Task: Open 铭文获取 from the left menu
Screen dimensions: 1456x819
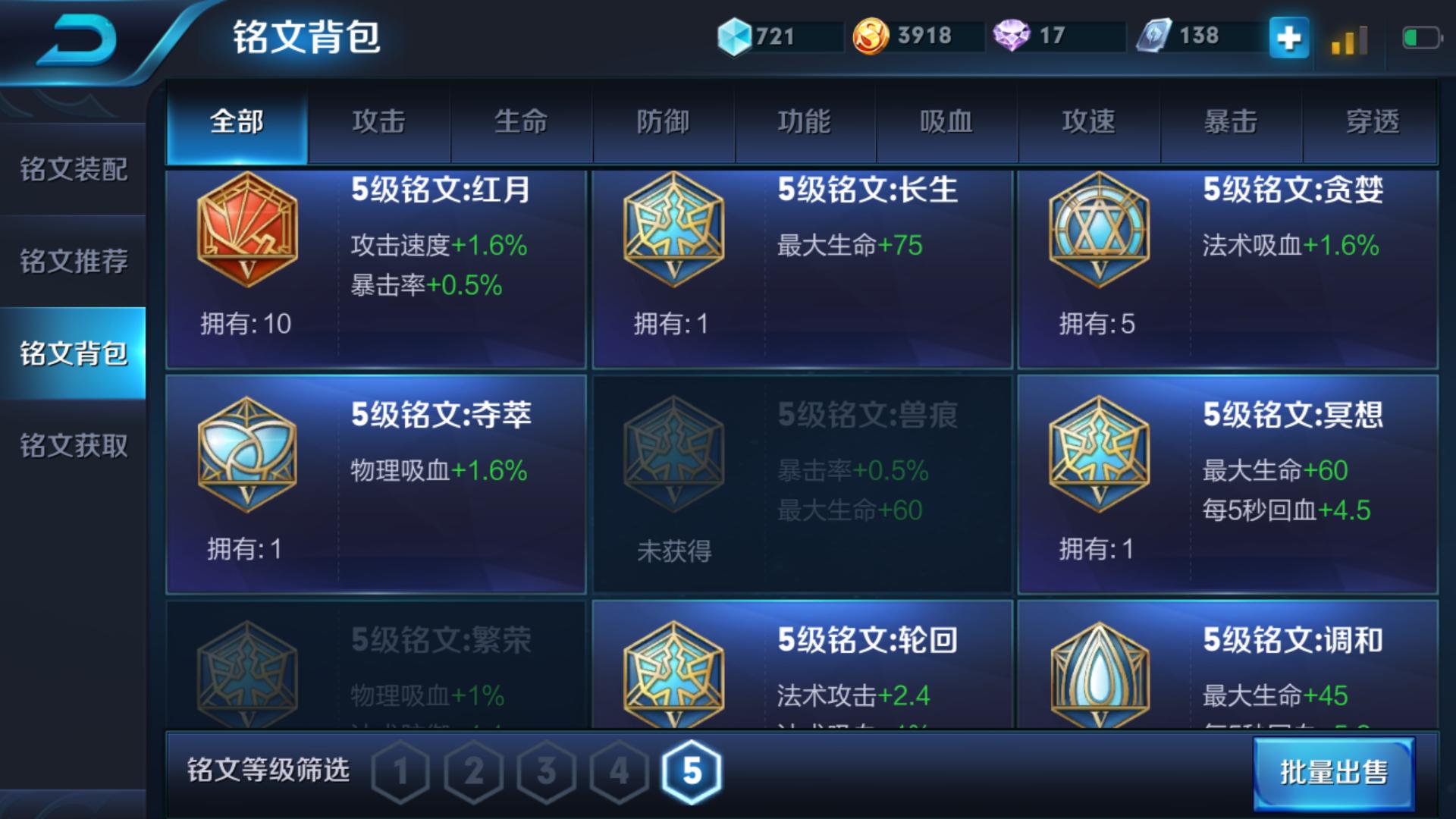Action: 72,446
